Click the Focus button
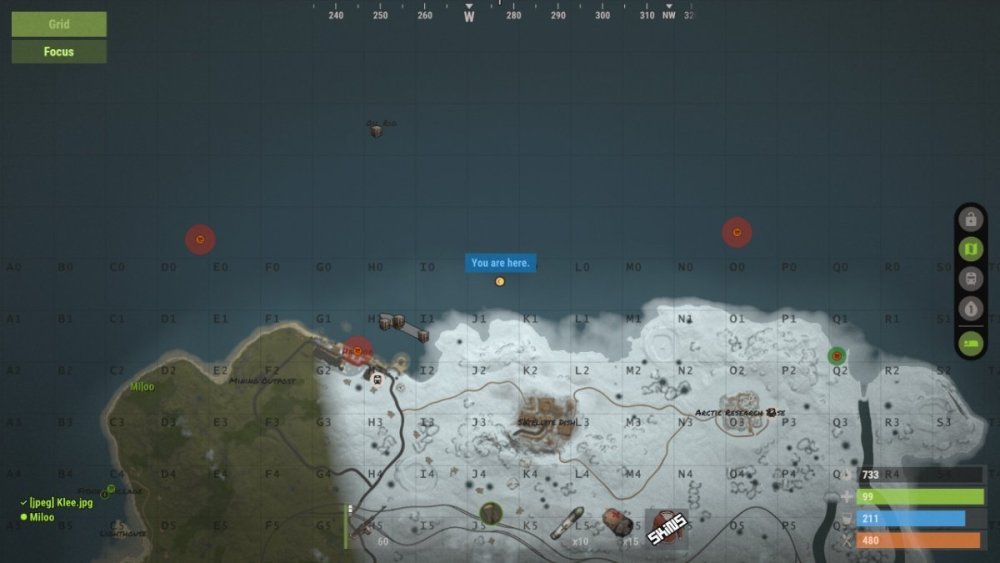The image size is (1000, 563). 59,52
